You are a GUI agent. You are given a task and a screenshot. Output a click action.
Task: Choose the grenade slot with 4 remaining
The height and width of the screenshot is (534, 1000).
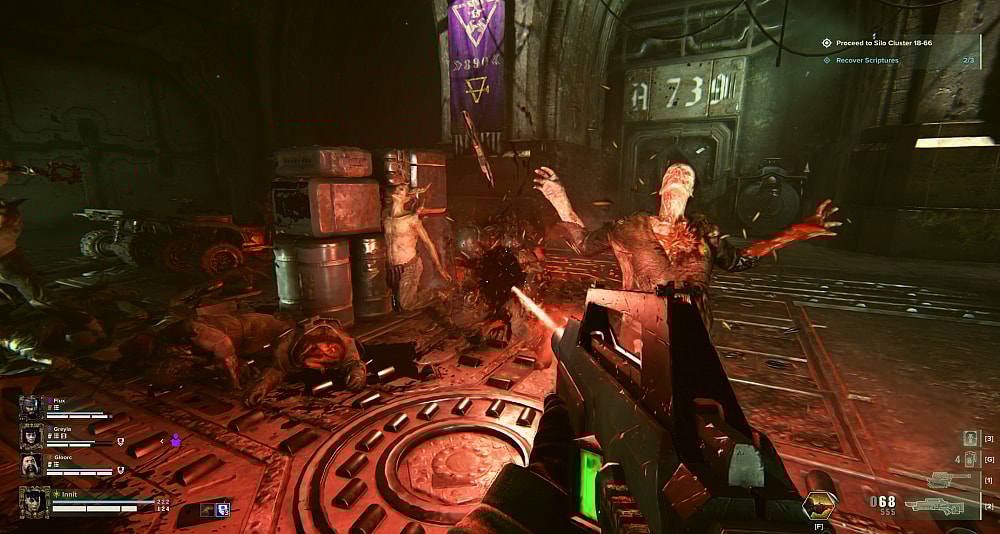click(969, 459)
